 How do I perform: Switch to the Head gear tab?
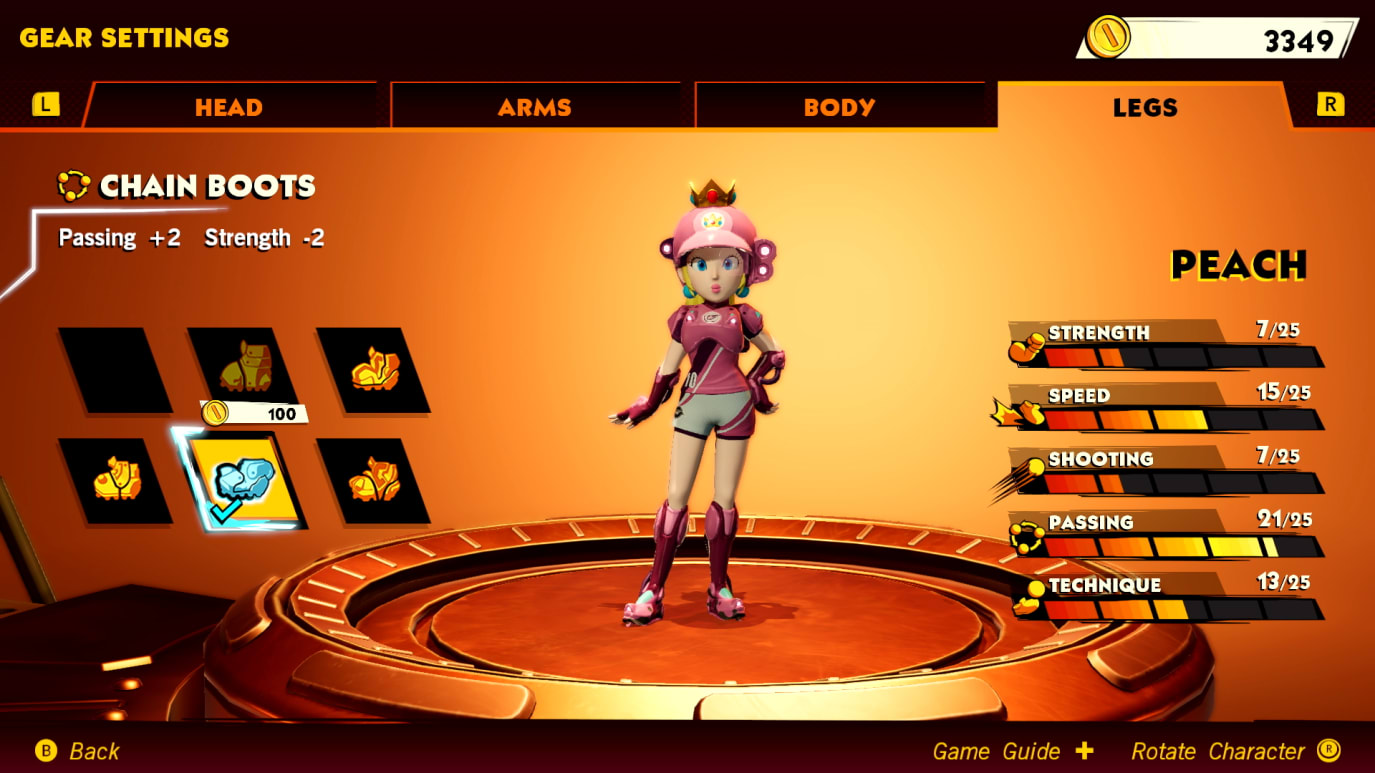click(229, 107)
